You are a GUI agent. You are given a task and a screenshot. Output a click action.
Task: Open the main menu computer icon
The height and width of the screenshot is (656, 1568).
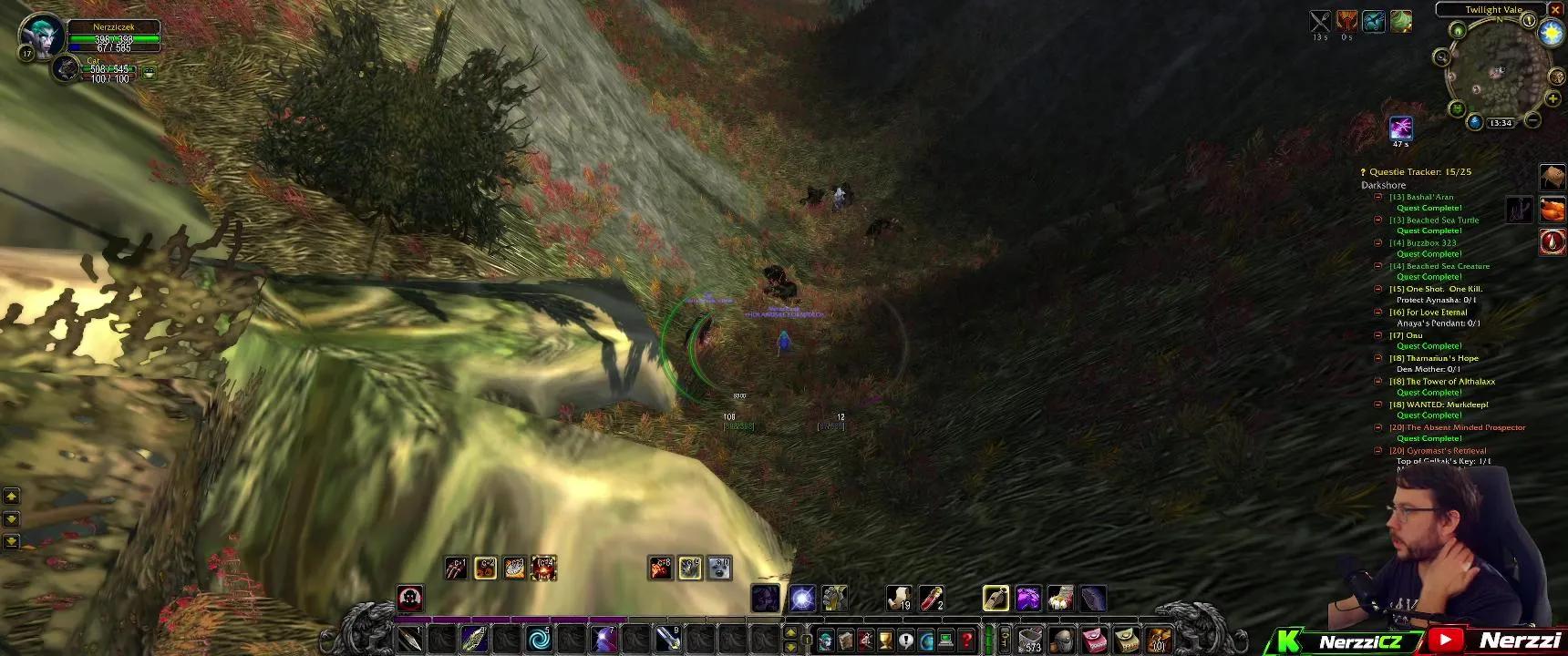pos(945,639)
